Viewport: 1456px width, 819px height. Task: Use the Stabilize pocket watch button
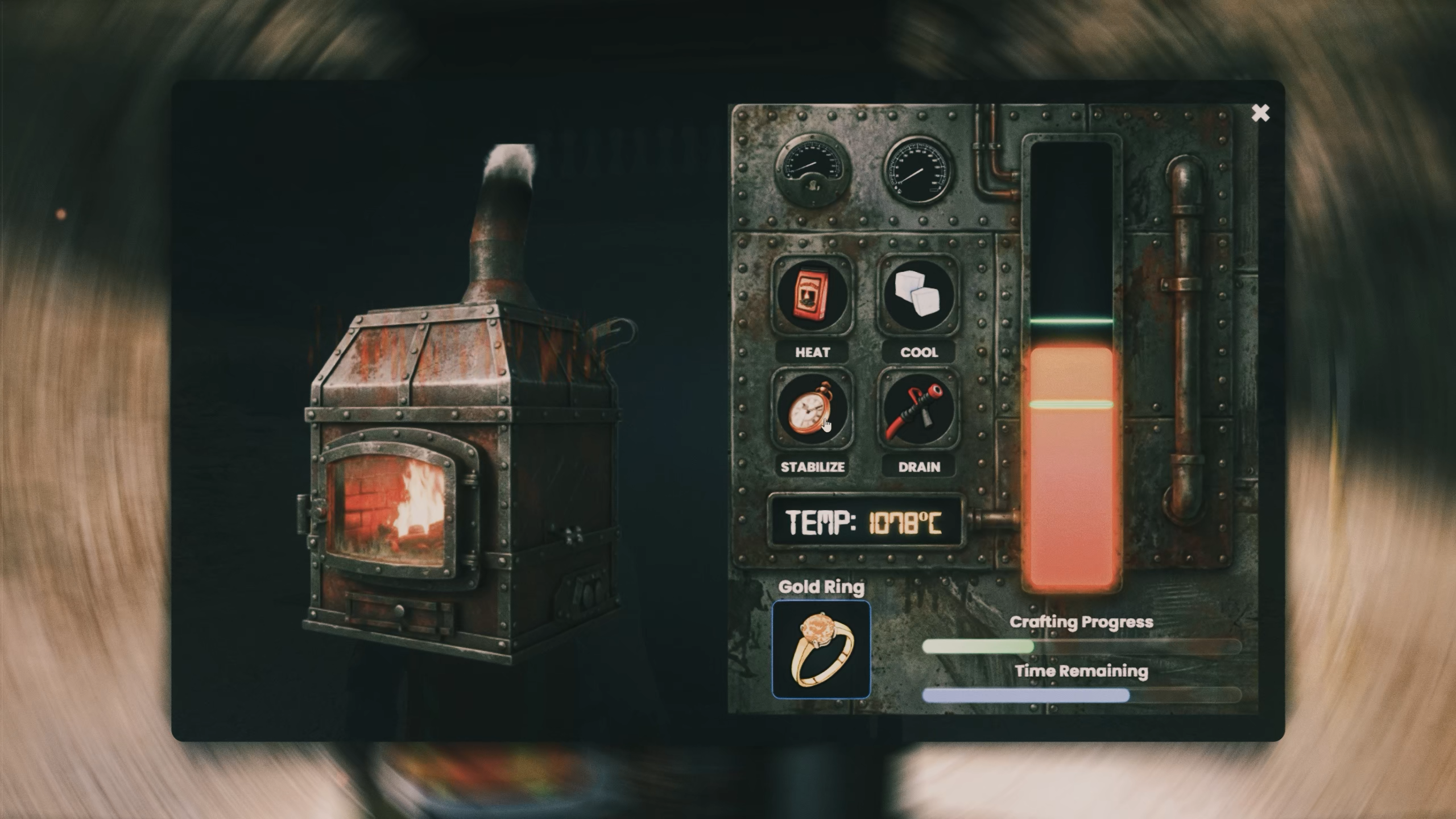click(812, 409)
